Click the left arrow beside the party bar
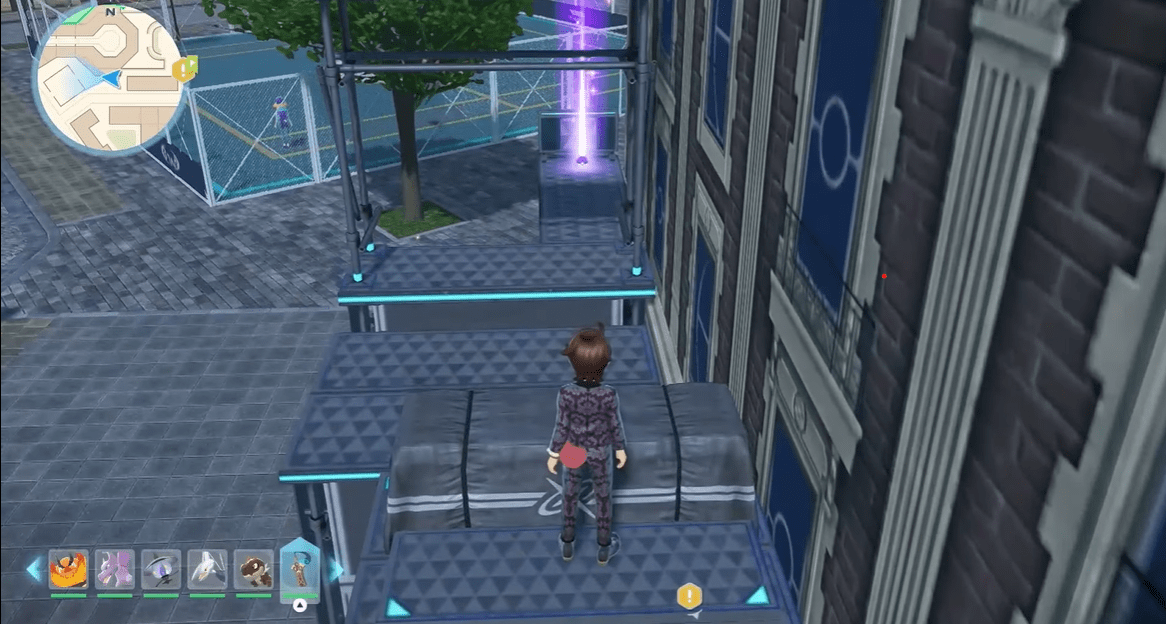 [x=33, y=570]
